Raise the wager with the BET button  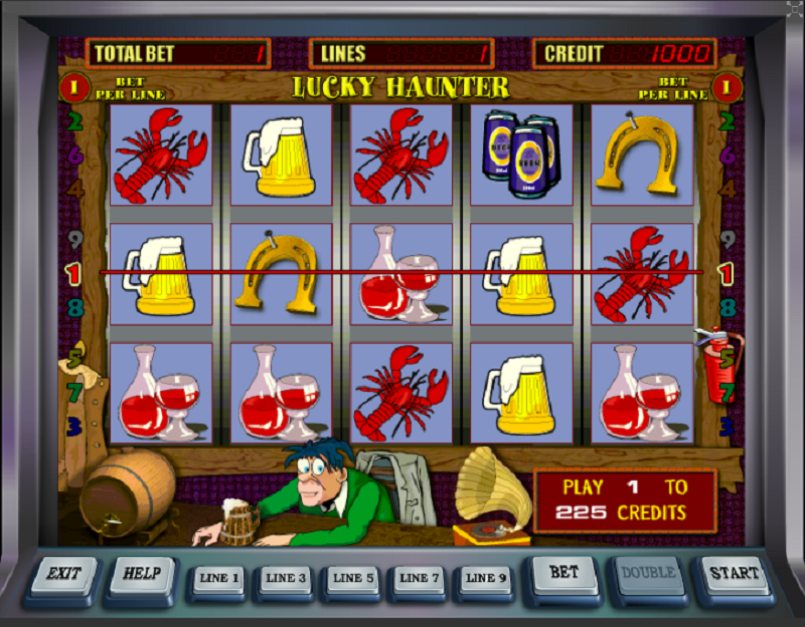click(x=563, y=574)
